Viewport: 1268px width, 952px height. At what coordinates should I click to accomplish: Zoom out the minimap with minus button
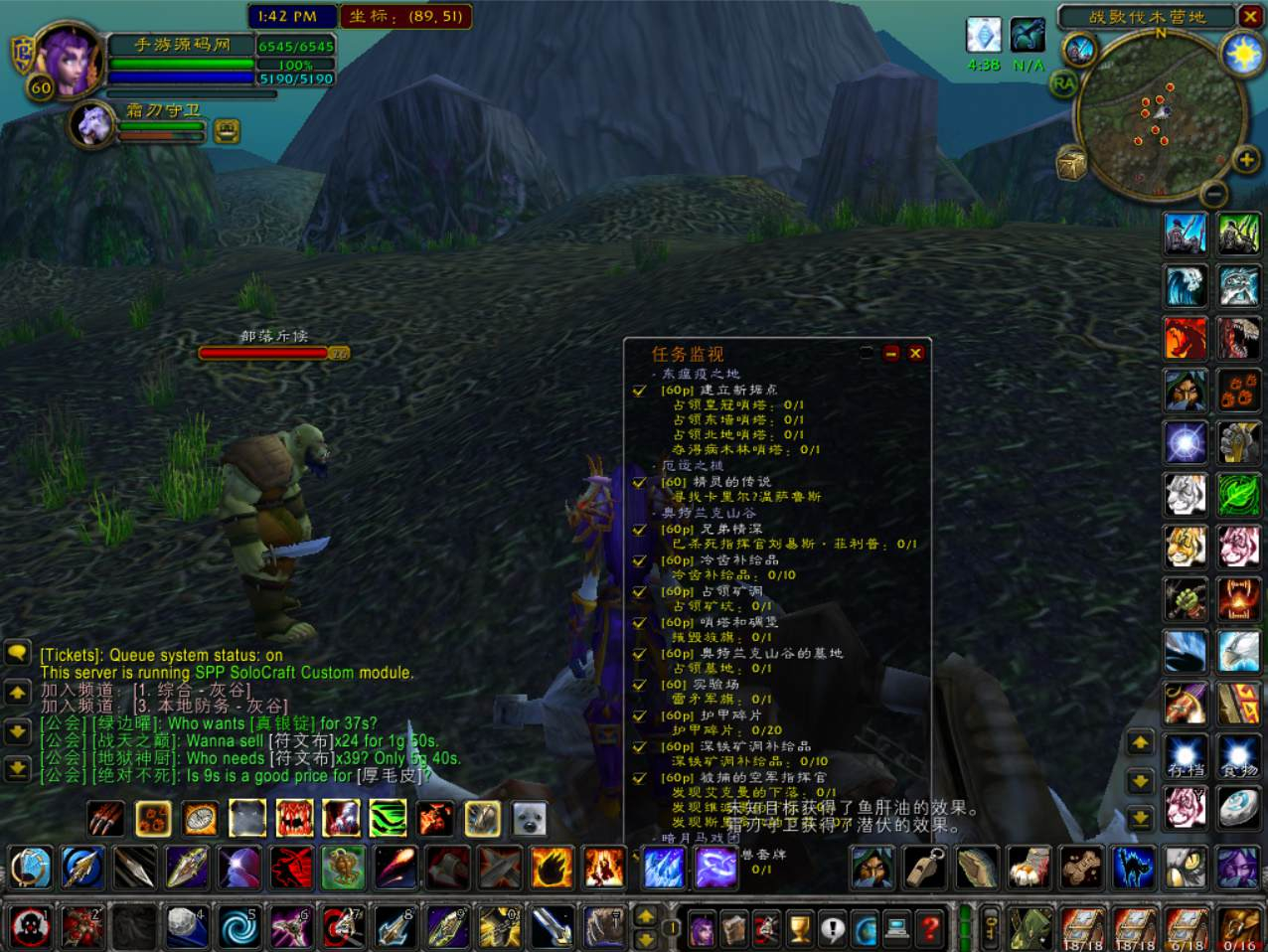[x=1213, y=193]
